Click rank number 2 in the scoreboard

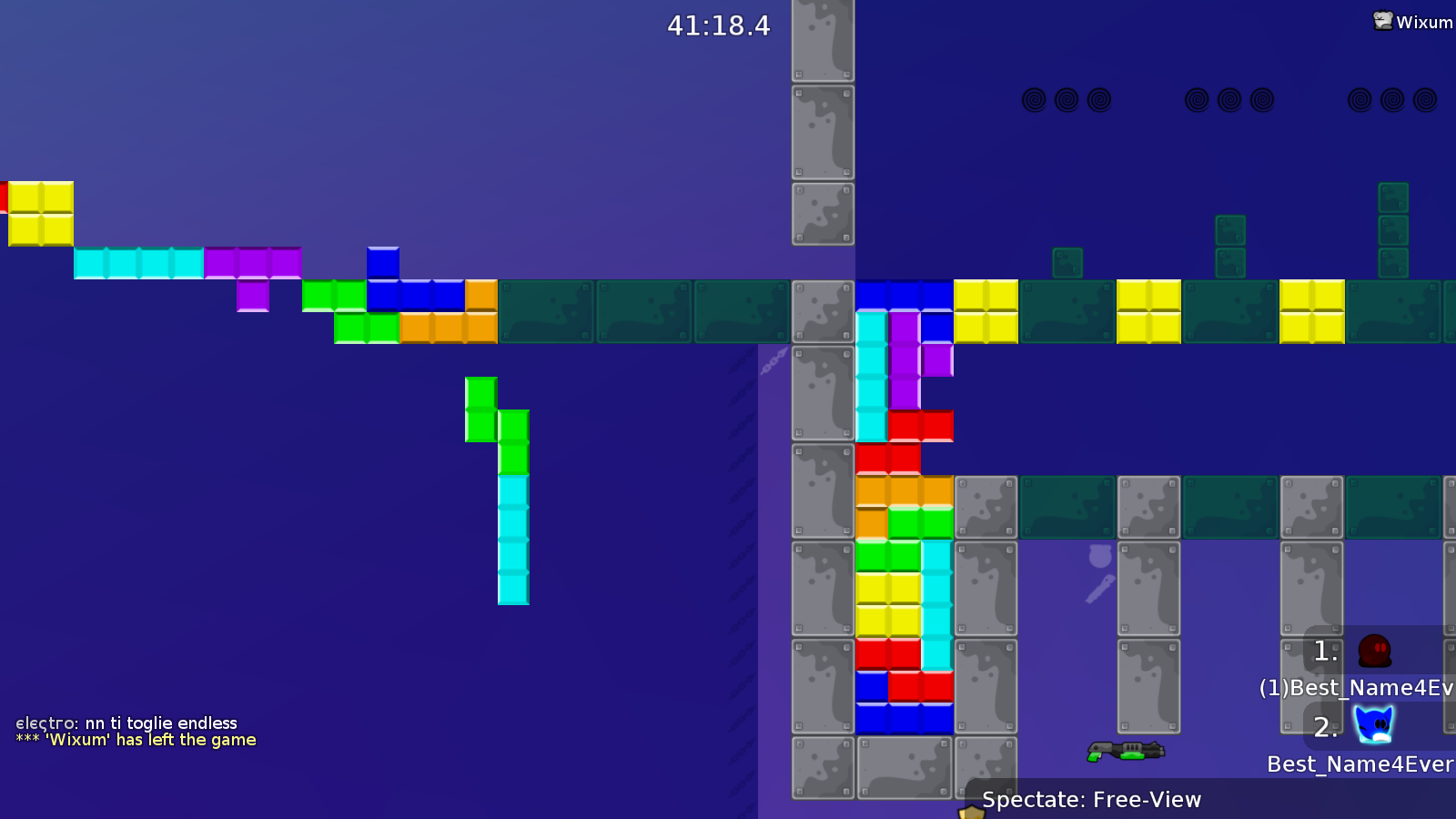tap(1325, 726)
